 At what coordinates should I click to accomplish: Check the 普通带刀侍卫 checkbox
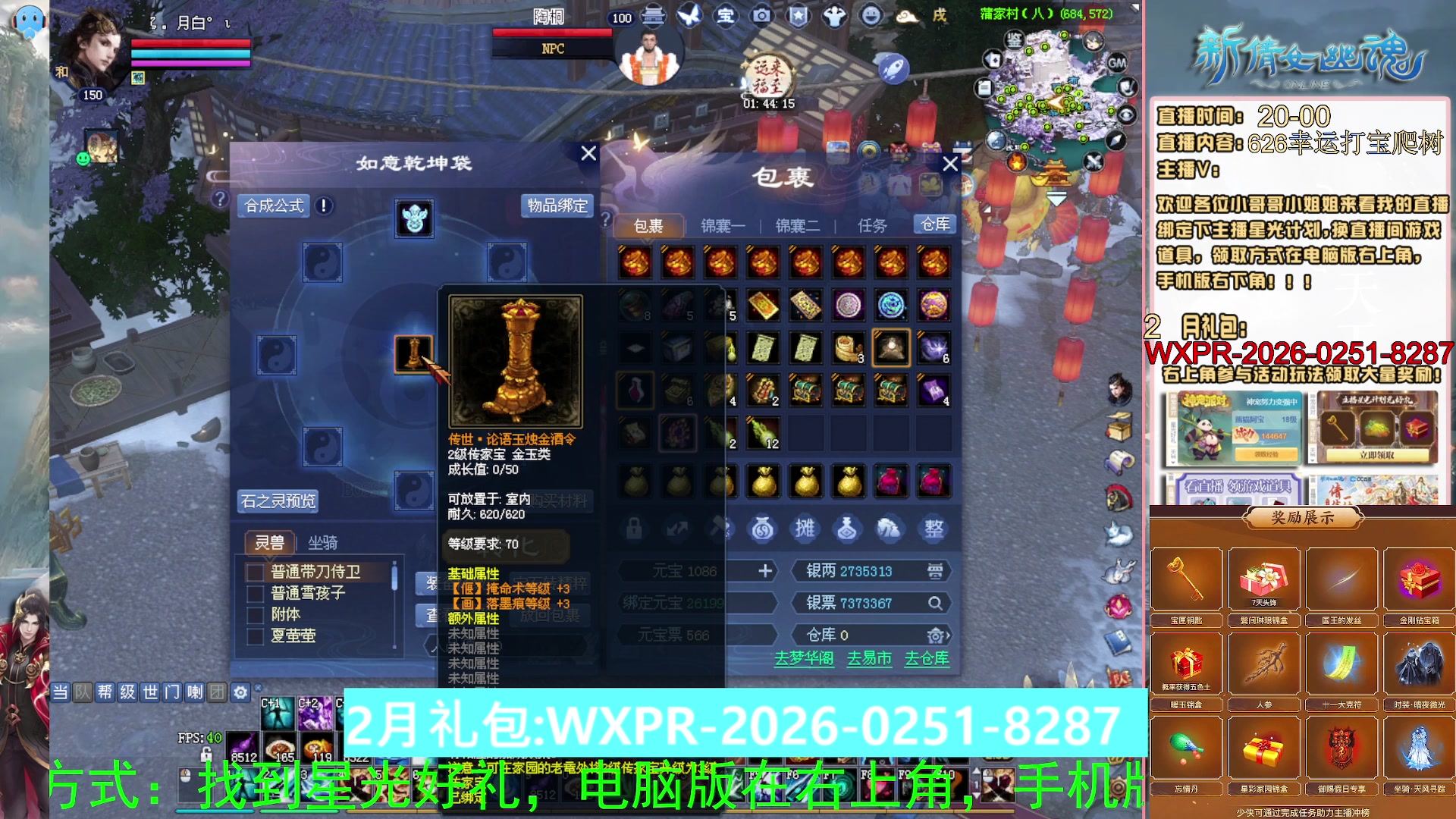pos(256,572)
